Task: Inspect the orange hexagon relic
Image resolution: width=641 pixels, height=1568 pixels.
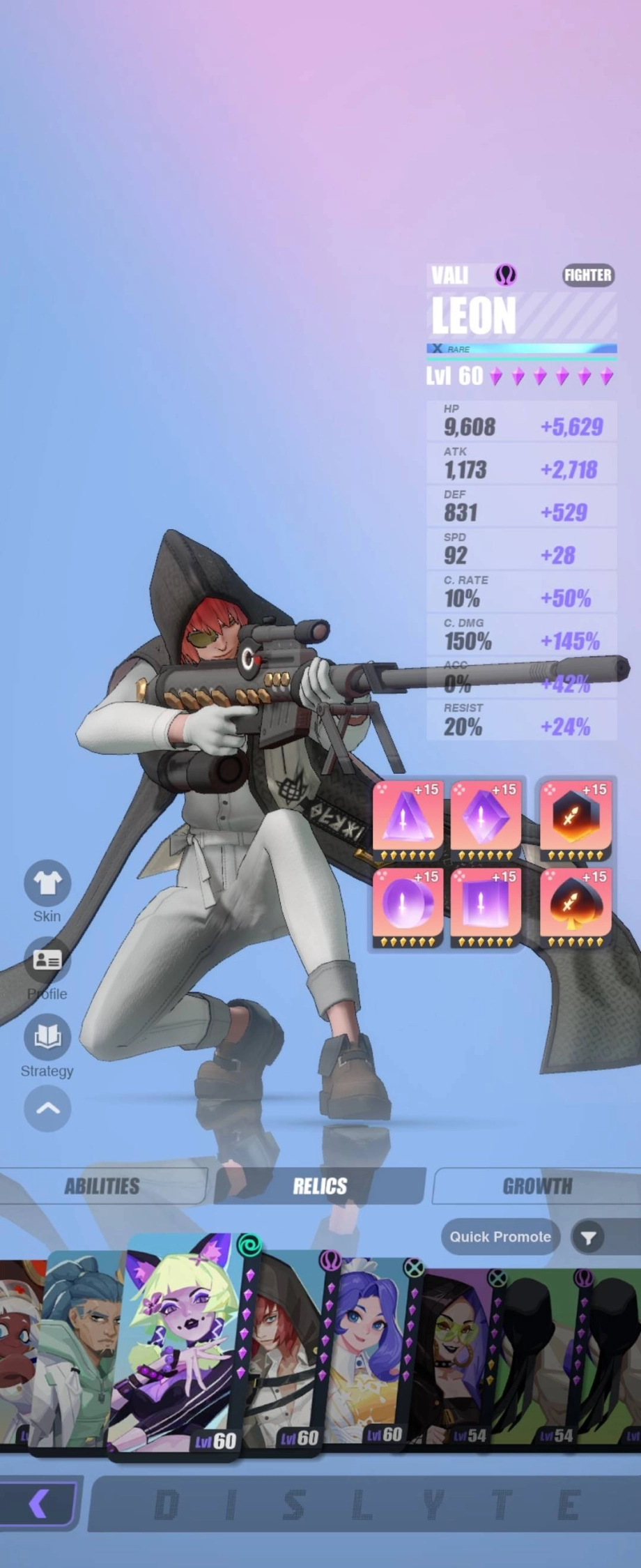Action: point(576,819)
